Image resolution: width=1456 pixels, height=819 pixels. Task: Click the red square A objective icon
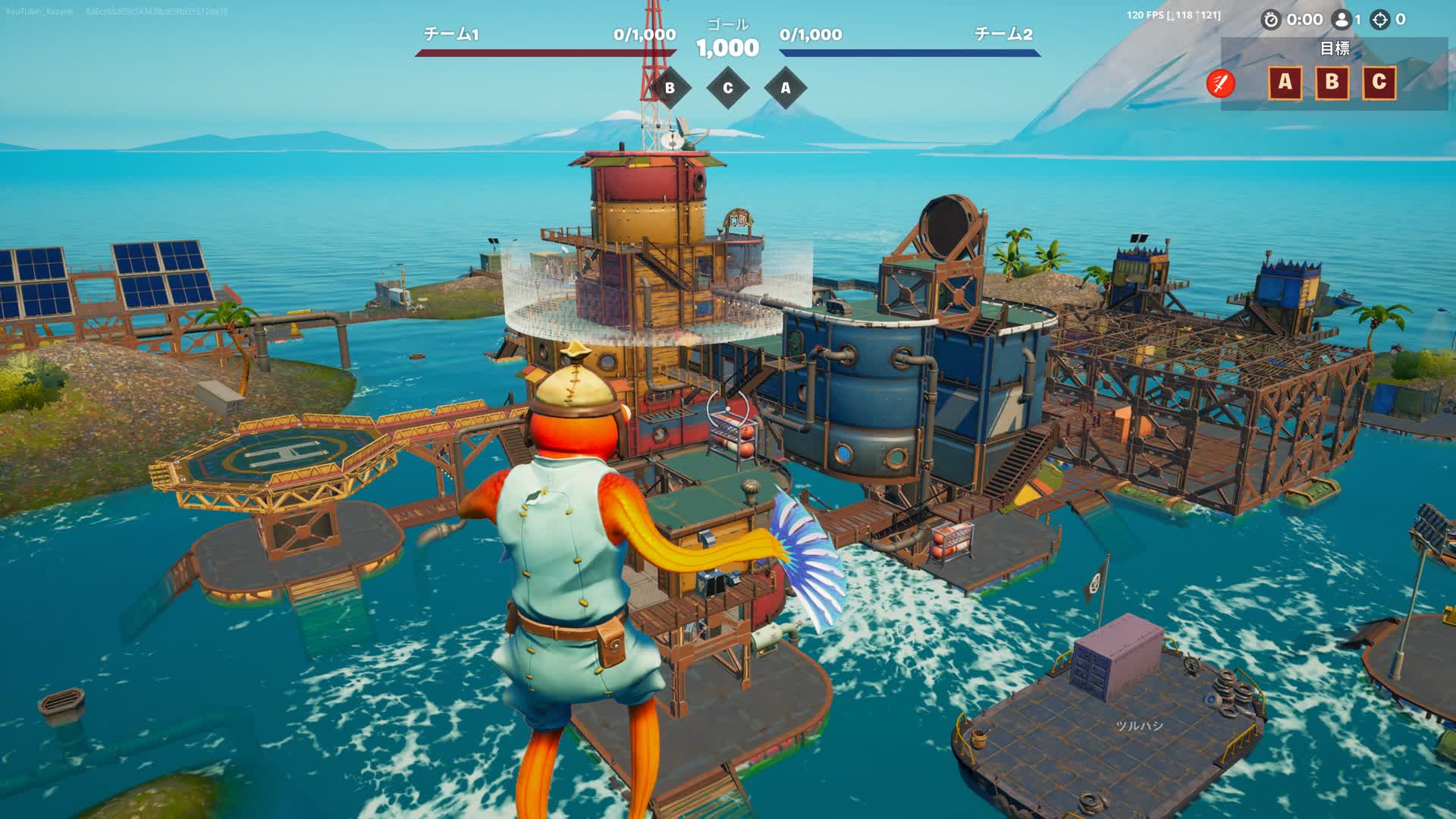point(1285,82)
